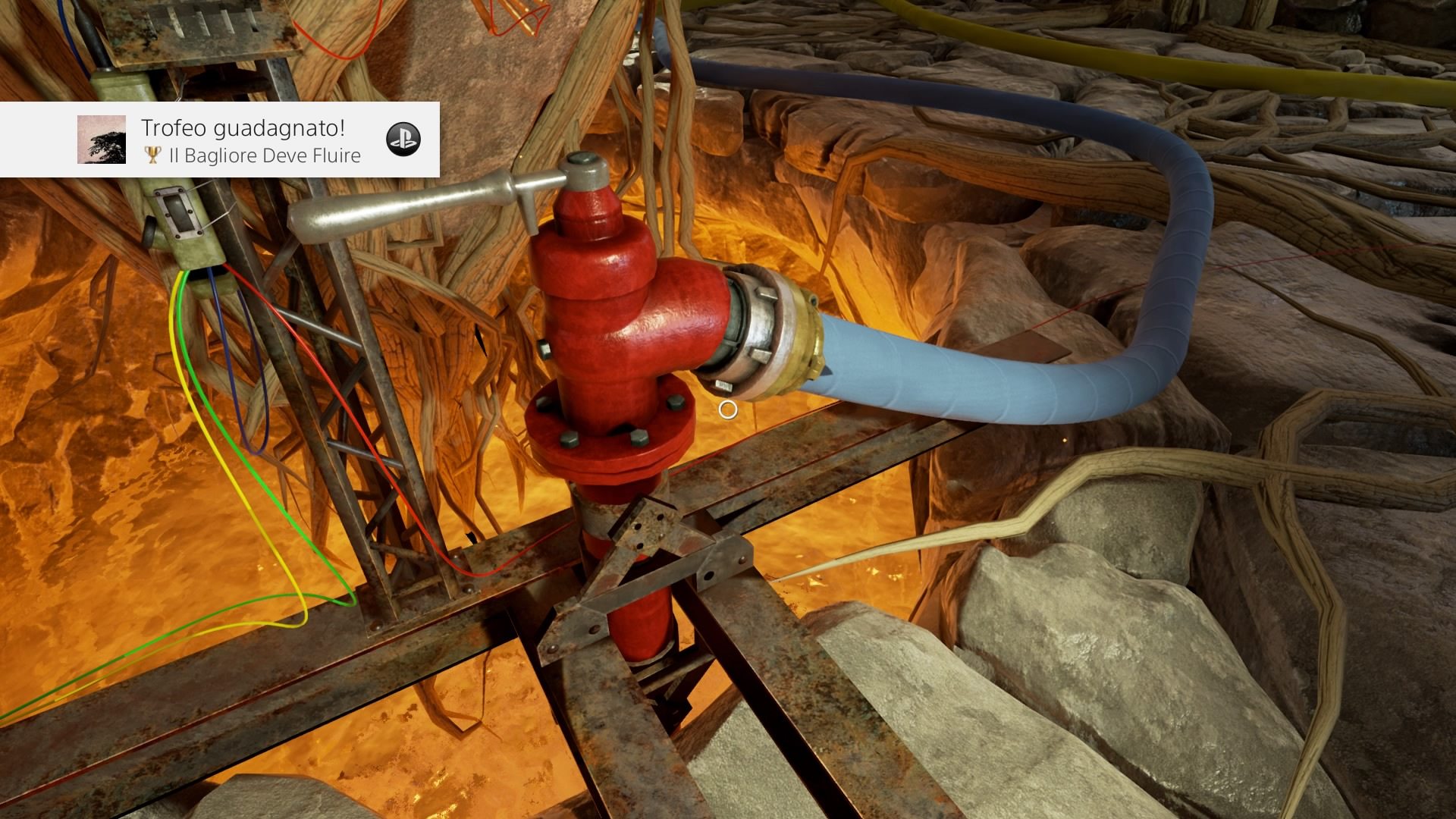Click the trophy notification's game thumbnail
Screen dimensions: 1456x819
coord(102,140)
